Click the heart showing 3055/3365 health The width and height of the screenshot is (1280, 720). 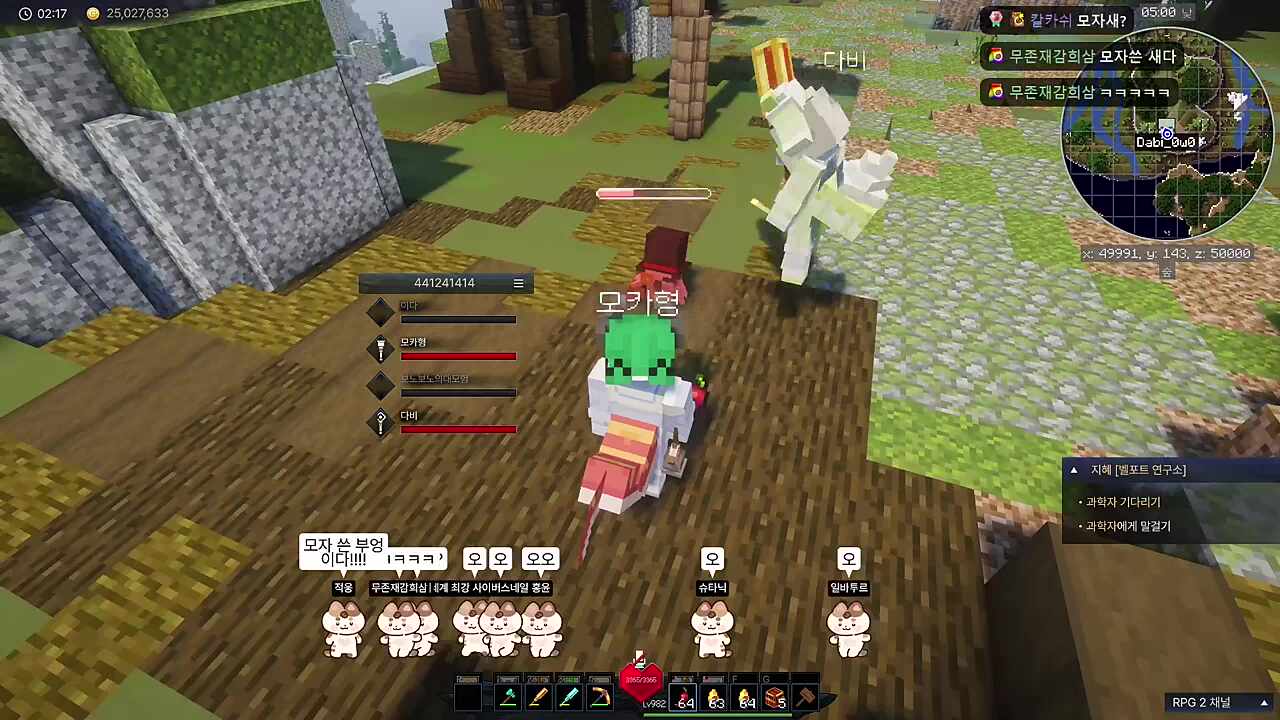(641, 680)
